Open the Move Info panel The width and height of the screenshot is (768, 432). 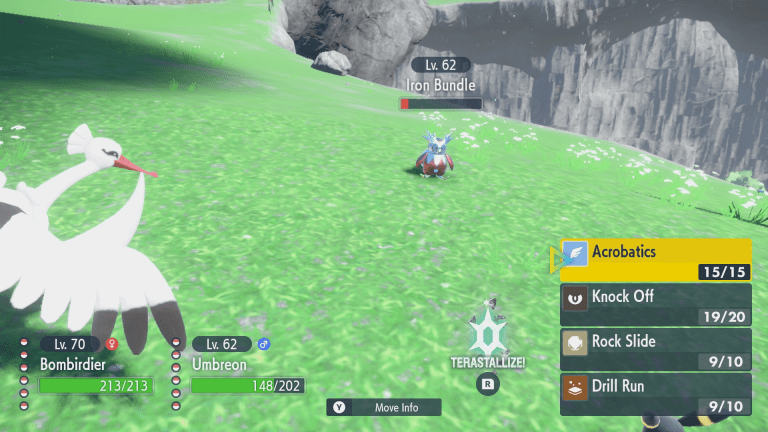click(386, 407)
